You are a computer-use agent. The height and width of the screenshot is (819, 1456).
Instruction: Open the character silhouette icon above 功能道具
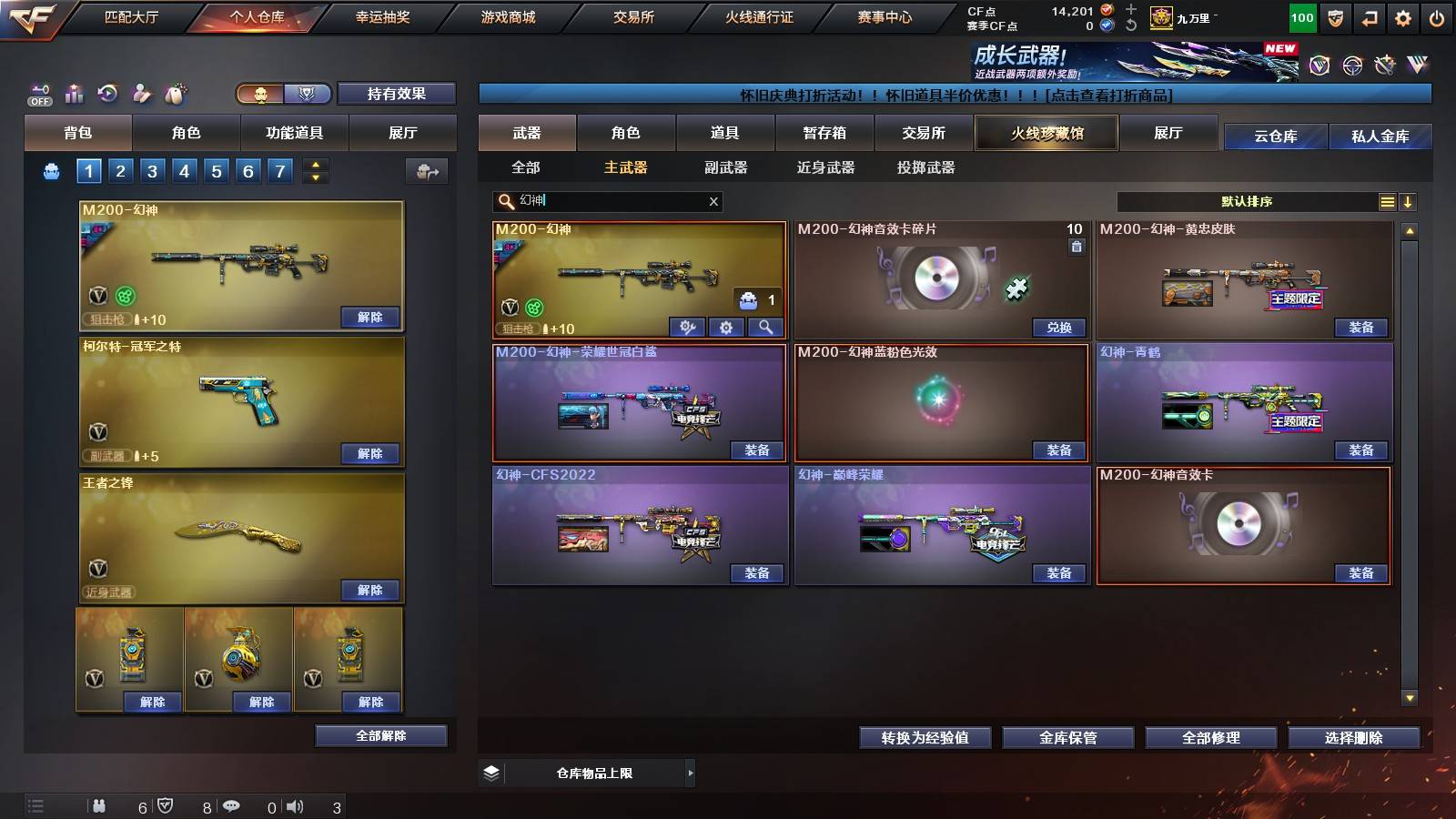(x=141, y=94)
